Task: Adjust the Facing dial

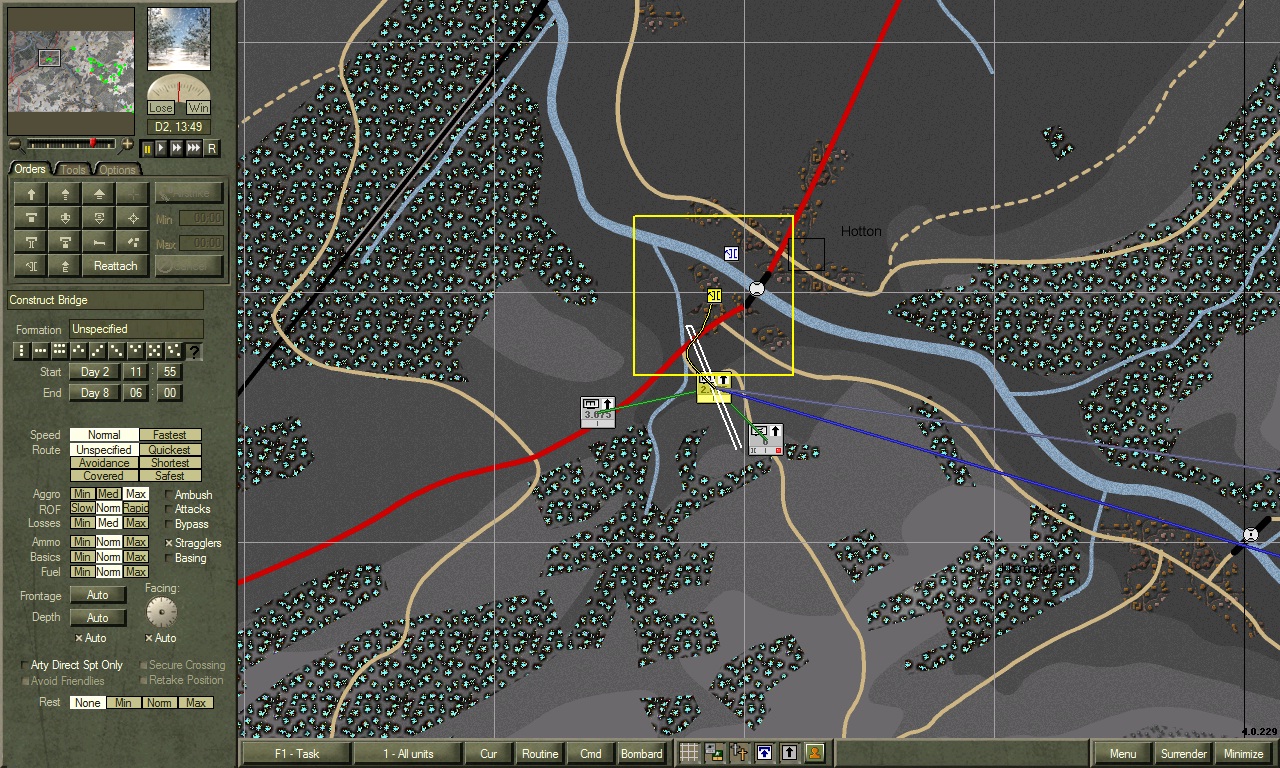Action: point(160,613)
